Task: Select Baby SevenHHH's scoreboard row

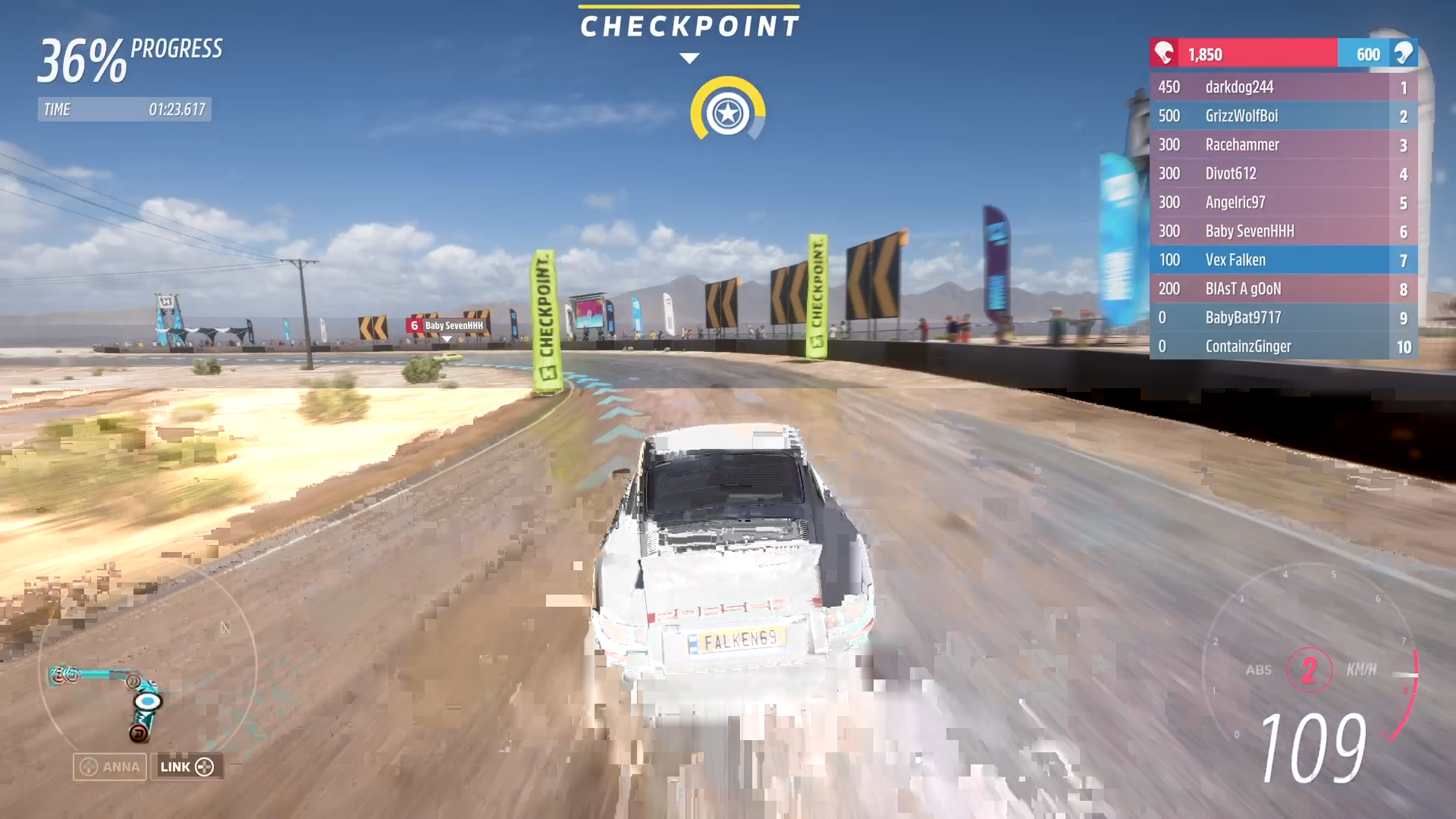Action: [1283, 231]
